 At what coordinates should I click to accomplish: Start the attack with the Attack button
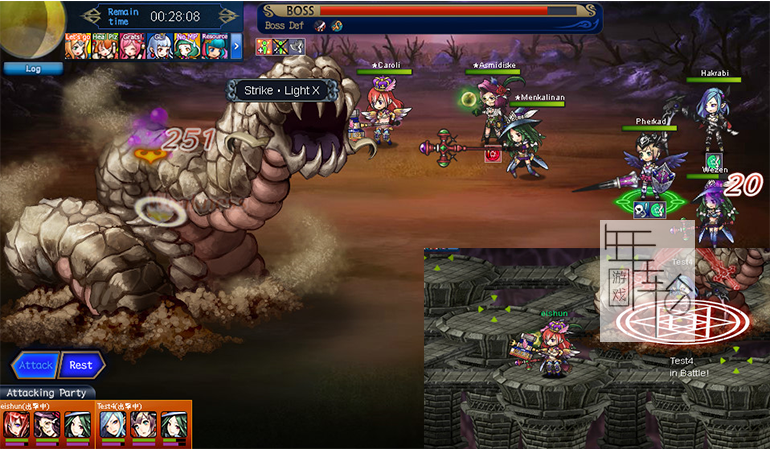pos(36,366)
